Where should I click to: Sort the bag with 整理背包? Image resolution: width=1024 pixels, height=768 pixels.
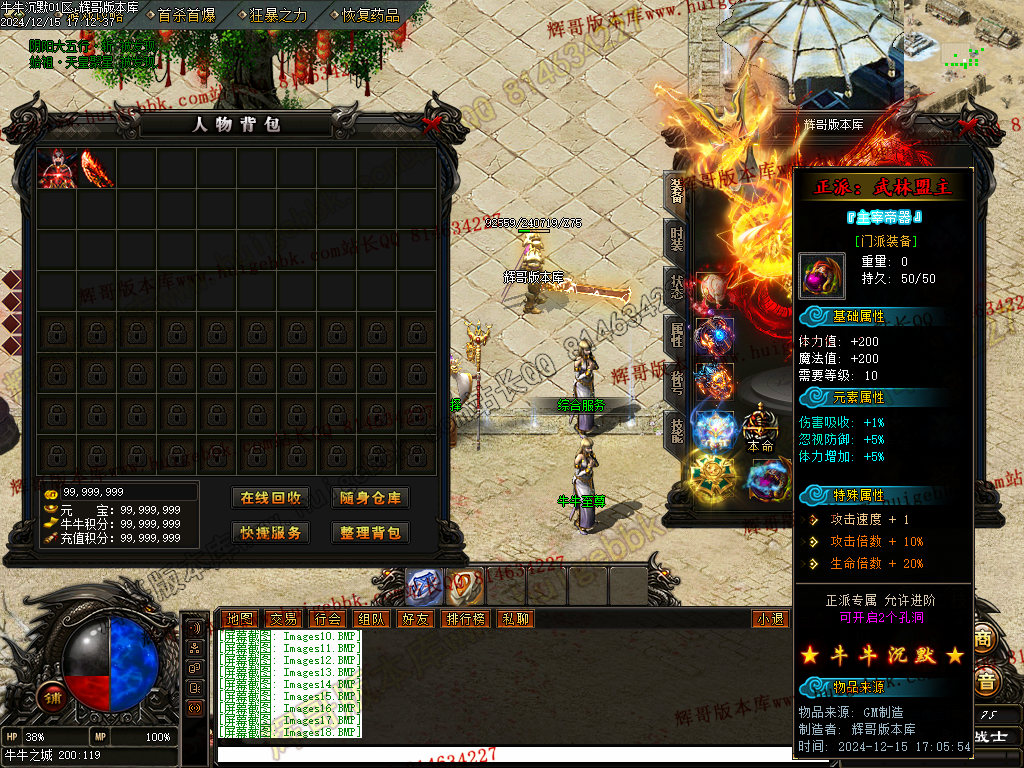(x=370, y=533)
